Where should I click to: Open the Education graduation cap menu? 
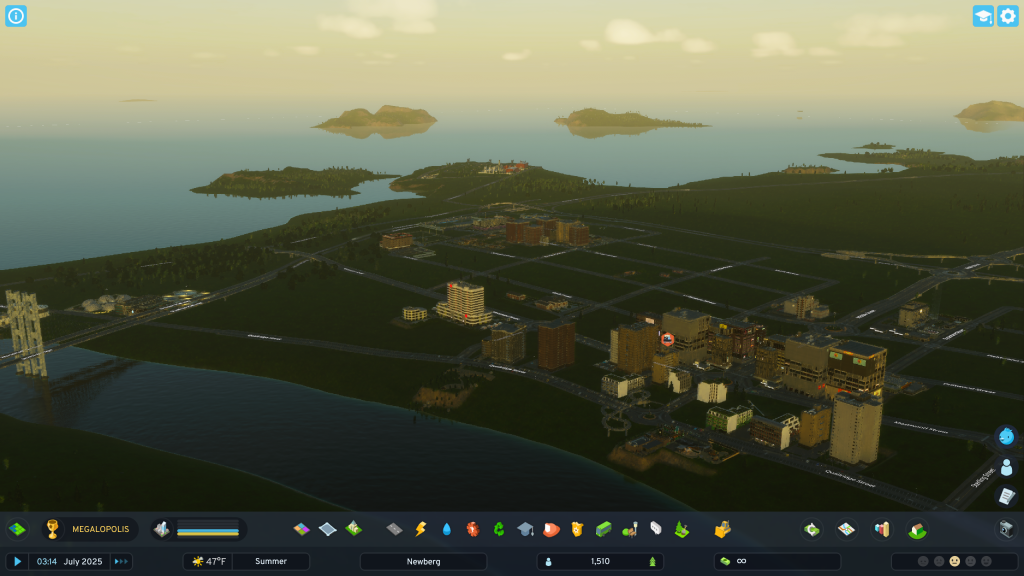524,529
